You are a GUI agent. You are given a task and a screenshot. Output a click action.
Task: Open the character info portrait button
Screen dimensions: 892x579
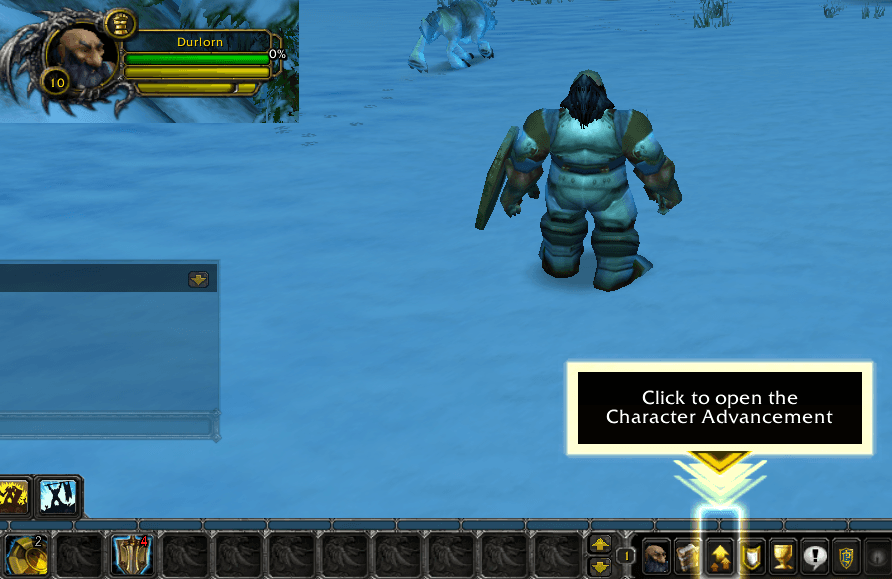pos(656,557)
